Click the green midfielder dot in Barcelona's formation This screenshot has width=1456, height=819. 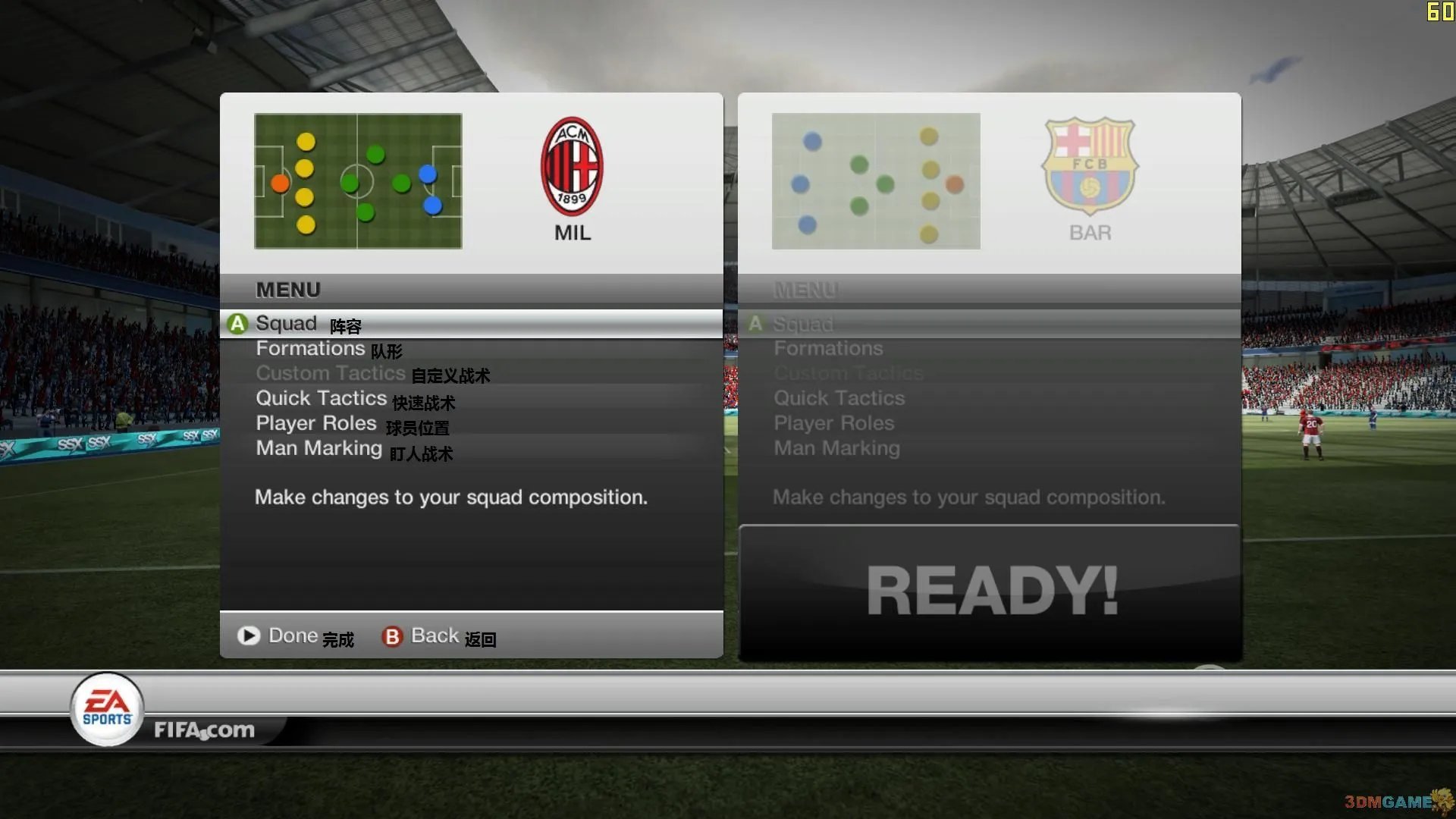(x=883, y=183)
